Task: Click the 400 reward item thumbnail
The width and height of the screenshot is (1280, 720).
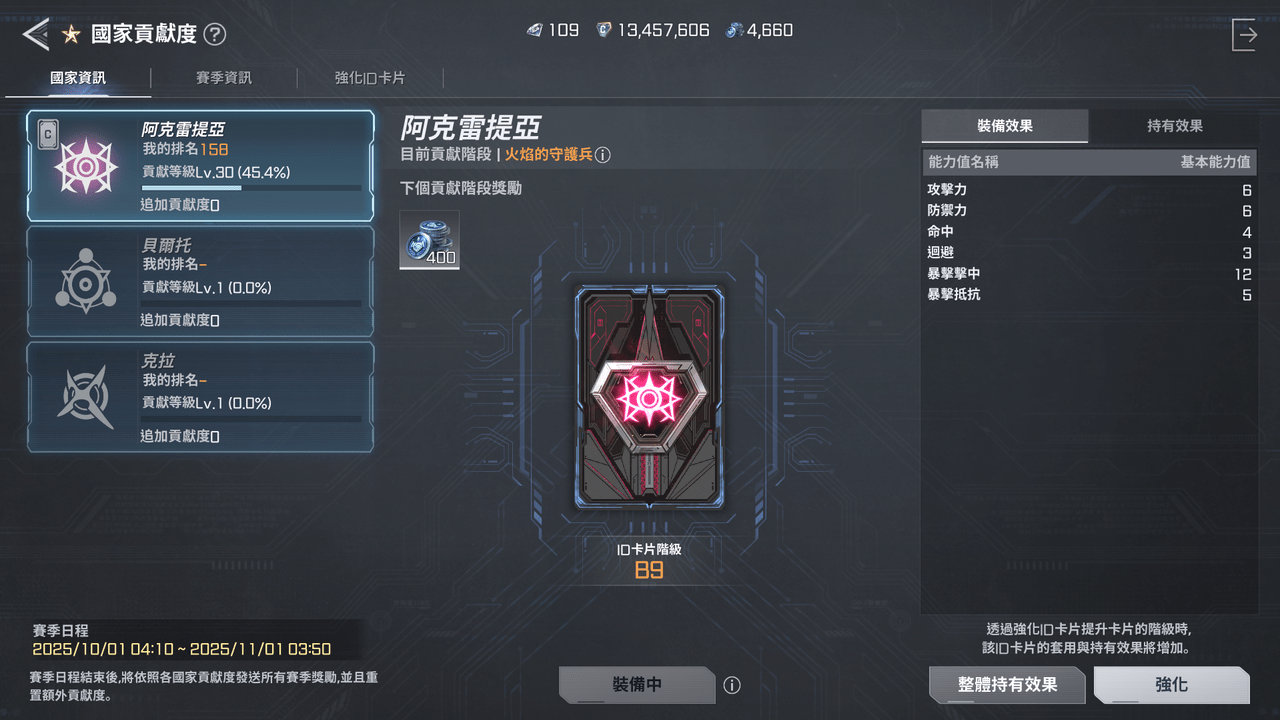Action: point(429,239)
